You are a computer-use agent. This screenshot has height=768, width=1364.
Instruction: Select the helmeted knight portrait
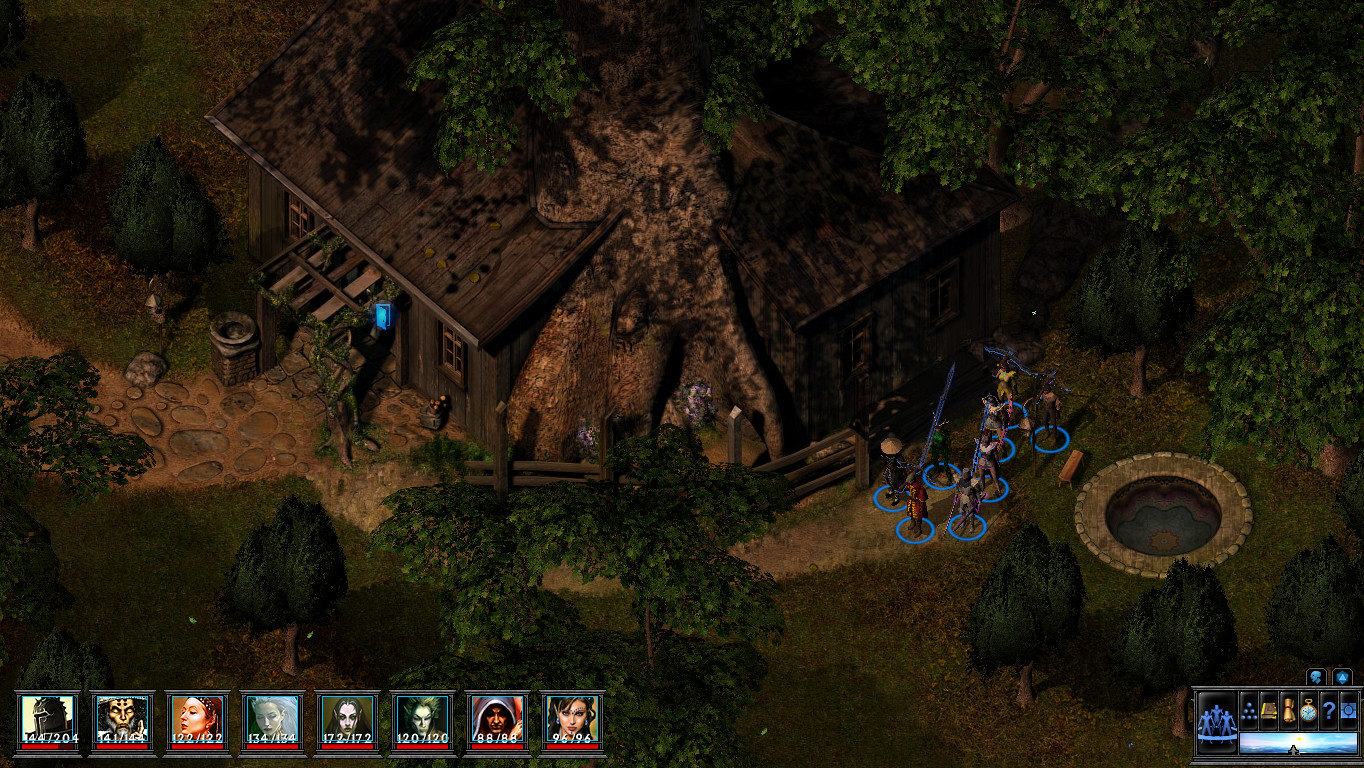(48, 719)
